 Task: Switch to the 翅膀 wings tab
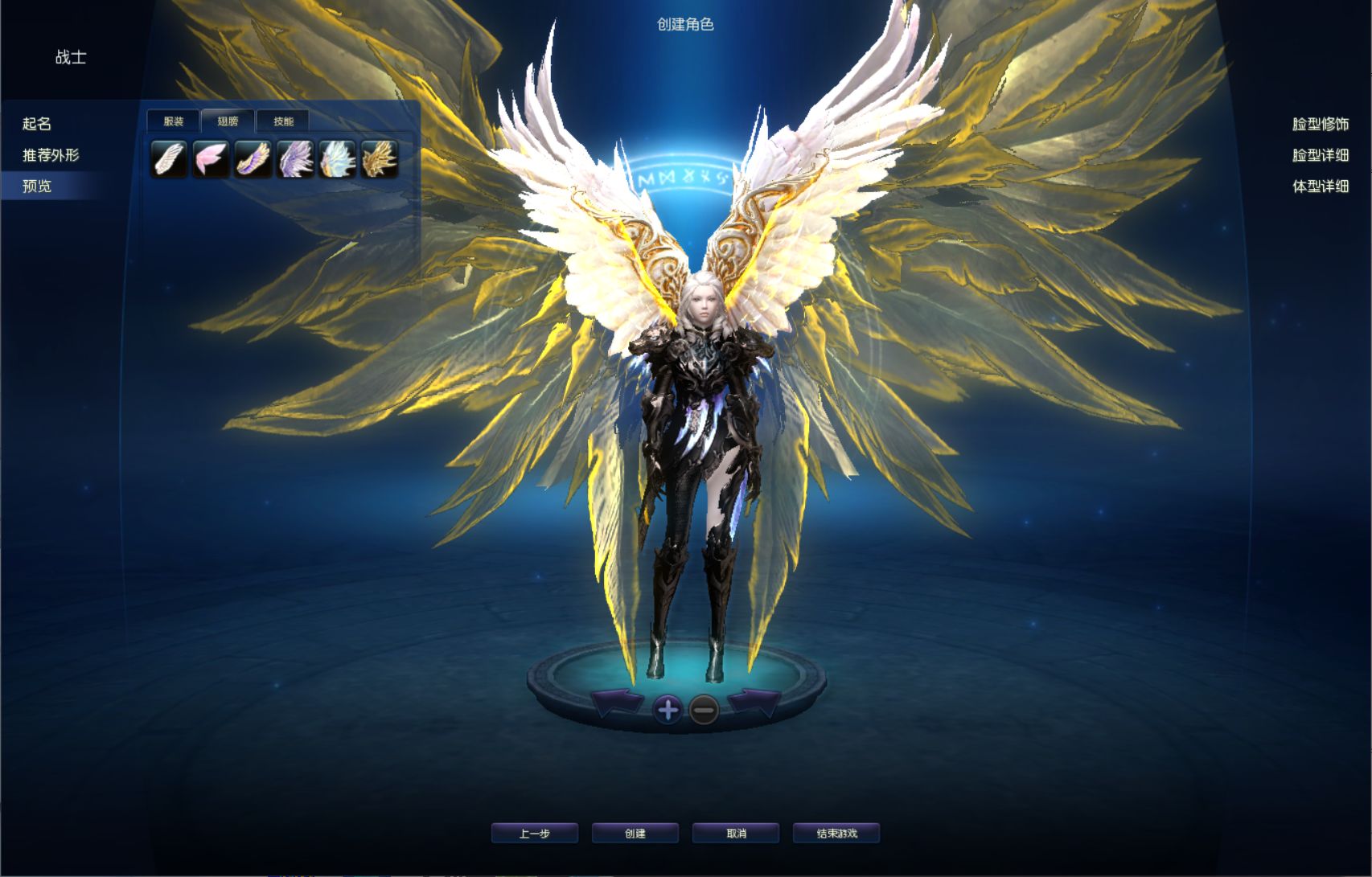point(228,121)
